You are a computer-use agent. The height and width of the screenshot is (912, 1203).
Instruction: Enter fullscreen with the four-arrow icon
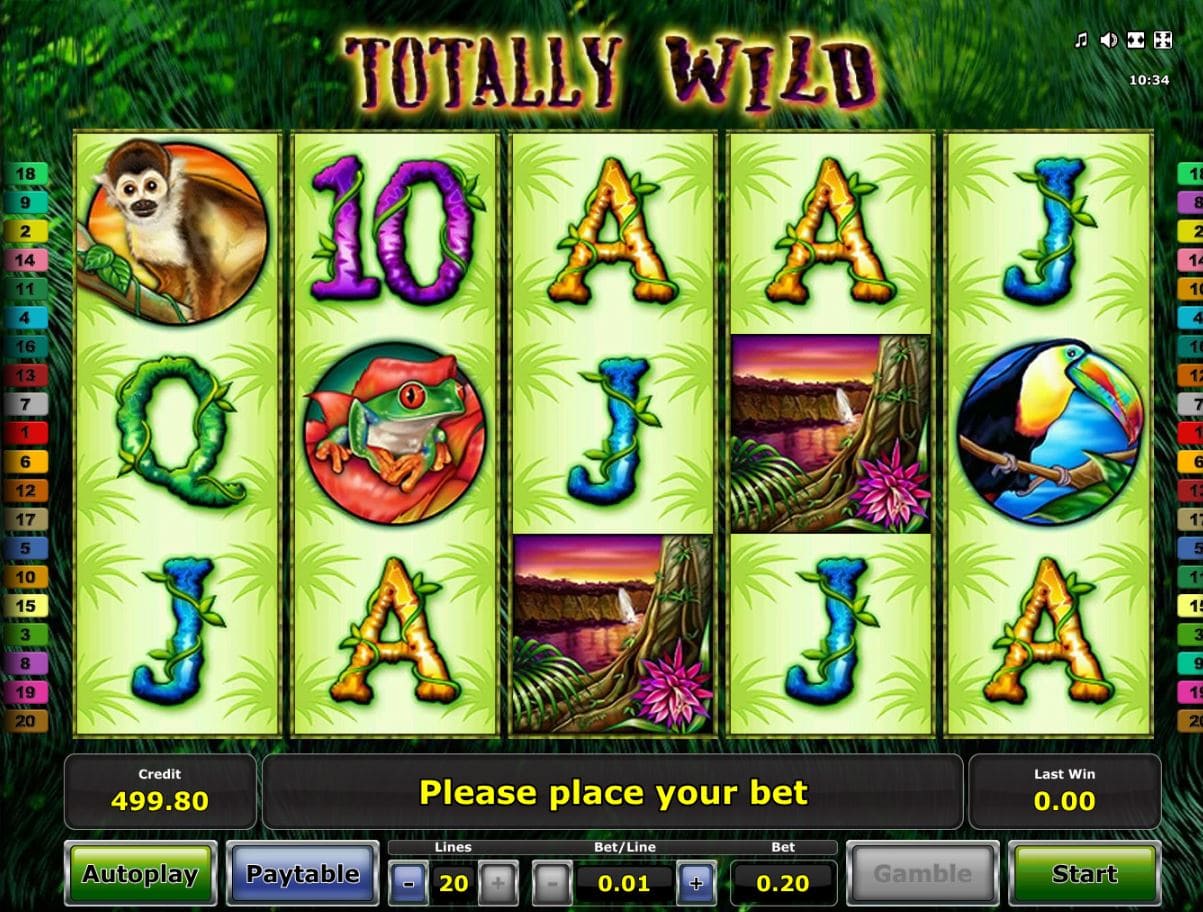(x=1162, y=40)
